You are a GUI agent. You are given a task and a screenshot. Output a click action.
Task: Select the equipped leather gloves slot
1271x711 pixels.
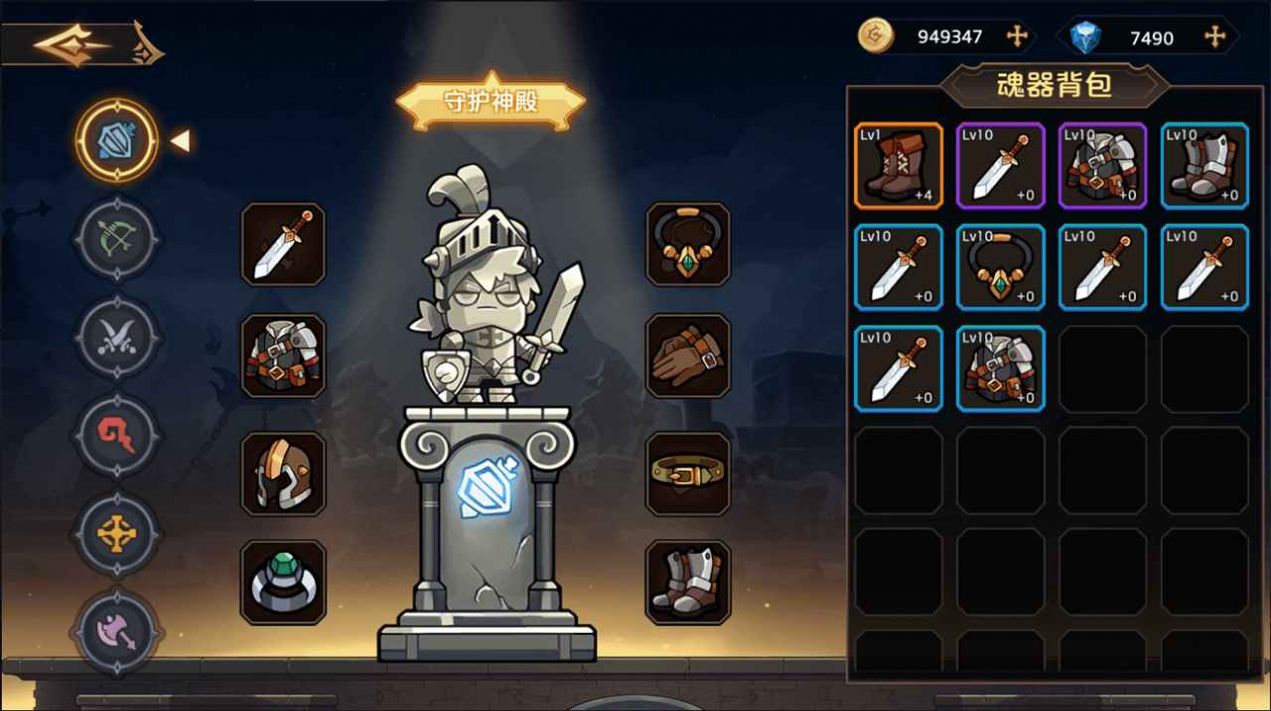[688, 356]
